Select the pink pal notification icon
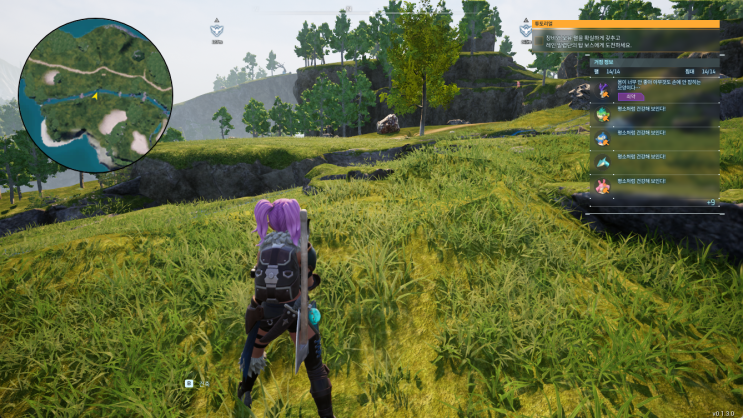743x418 pixels. tap(602, 186)
